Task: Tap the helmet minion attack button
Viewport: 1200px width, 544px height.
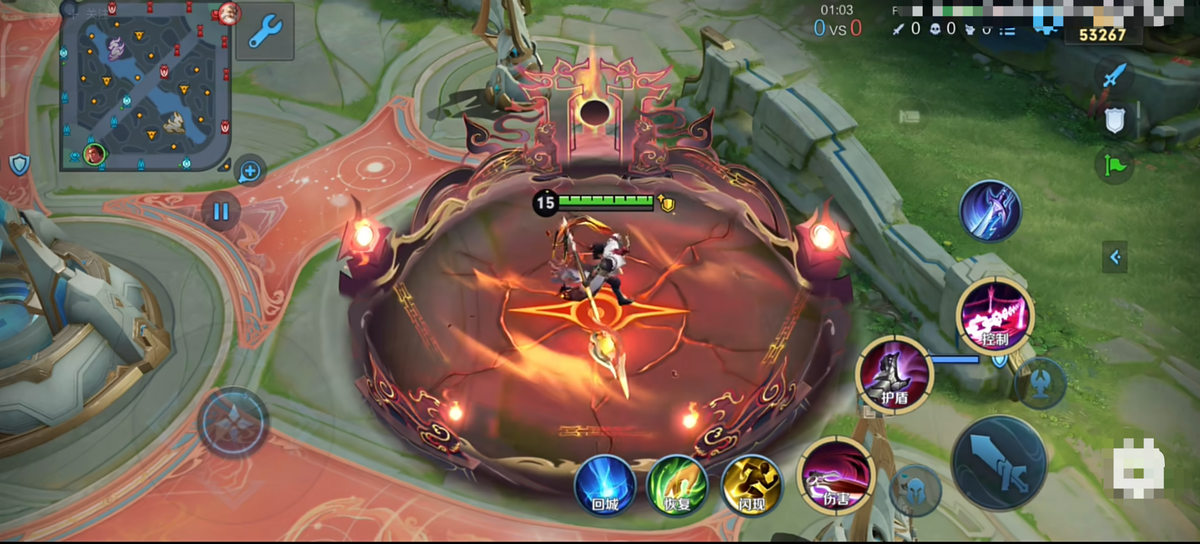Action: tap(915, 490)
